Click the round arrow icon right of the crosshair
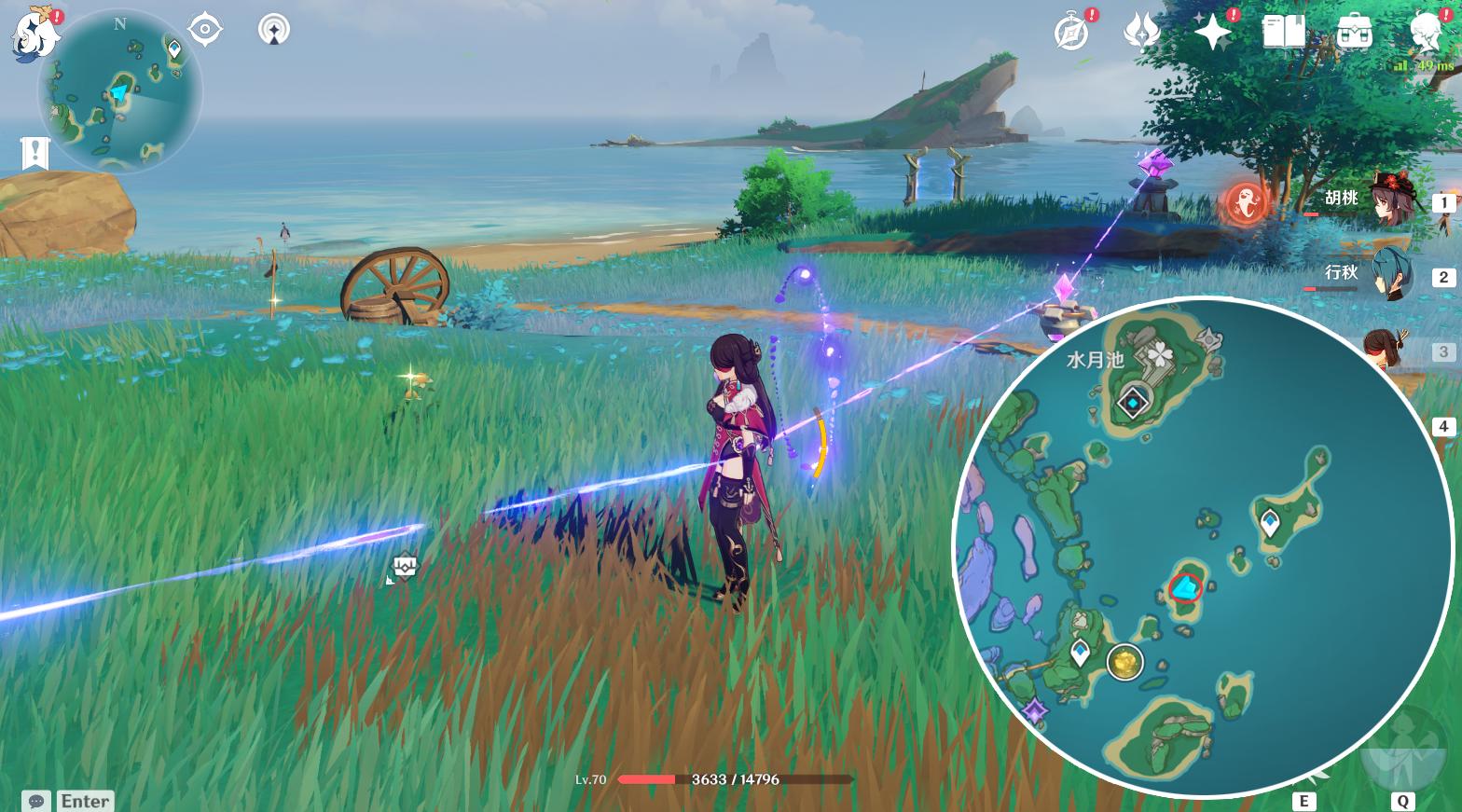This screenshot has width=1462, height=812. click(x=273, y=30)
